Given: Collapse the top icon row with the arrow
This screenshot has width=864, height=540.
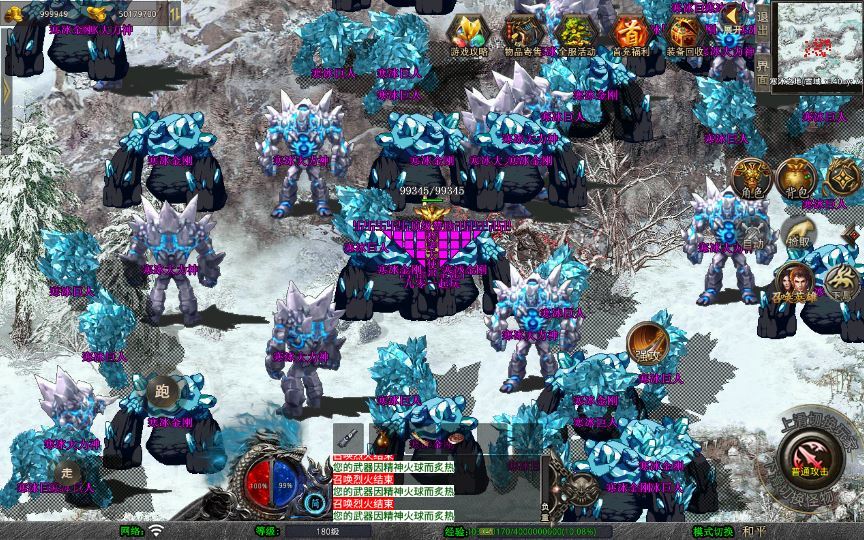Looking at the screenshot, I should (x=733, y=15).
